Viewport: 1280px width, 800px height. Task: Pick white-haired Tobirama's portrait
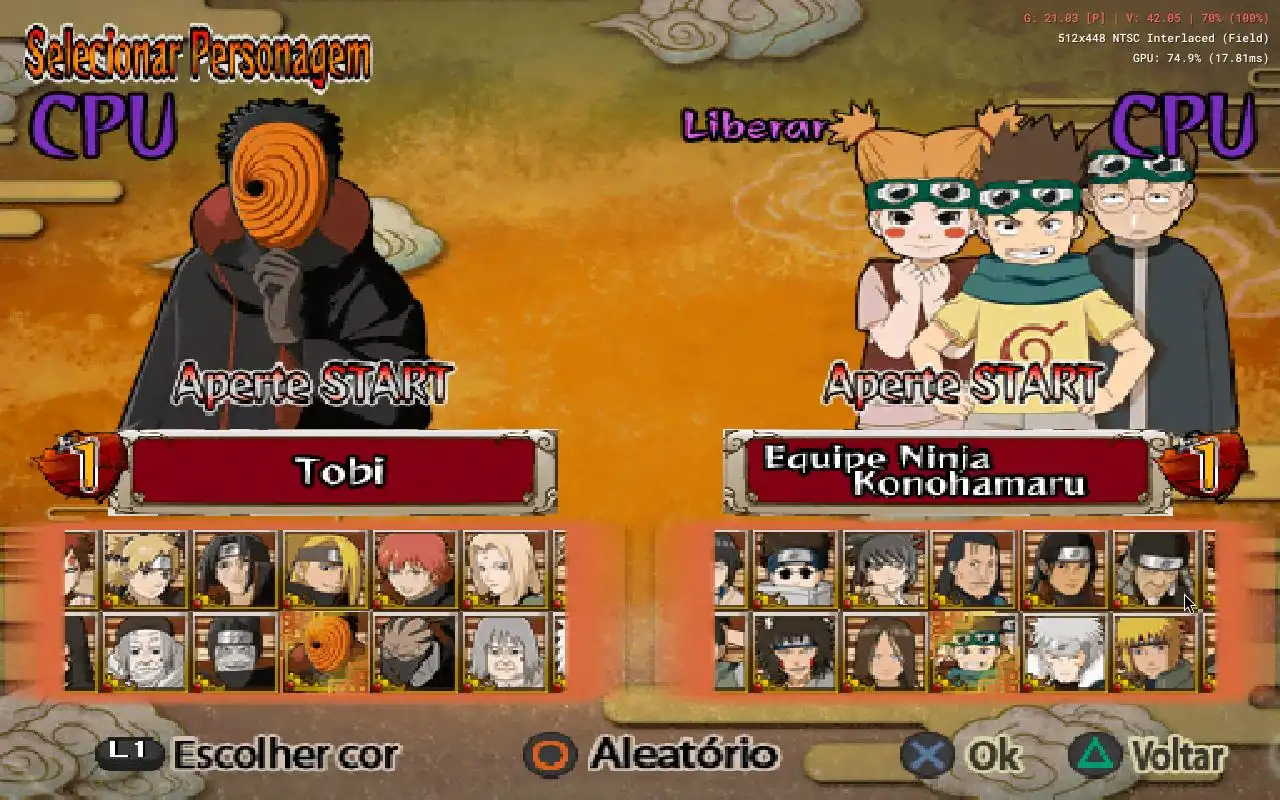tap(1064, 652)
